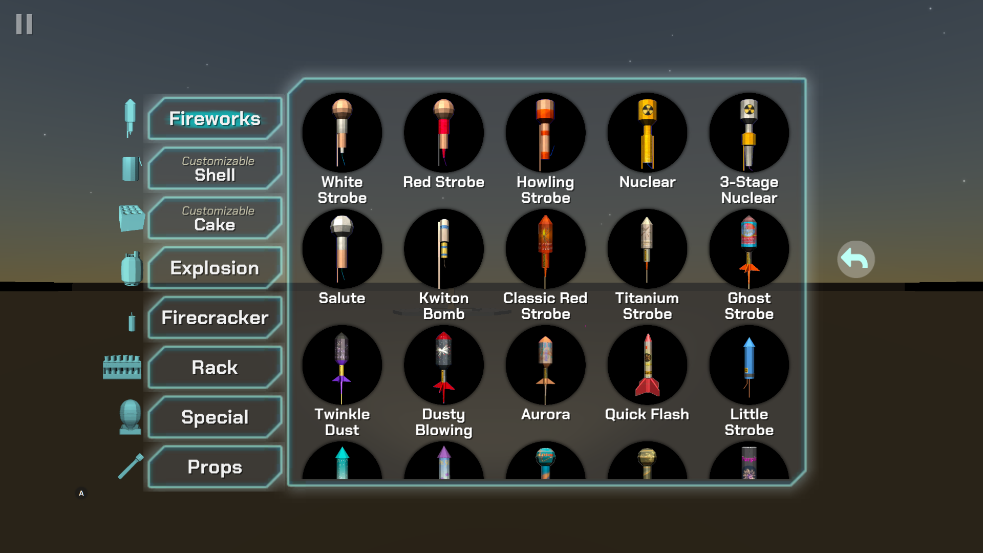Open the Customizable Cake category

(x=214, y=219)
